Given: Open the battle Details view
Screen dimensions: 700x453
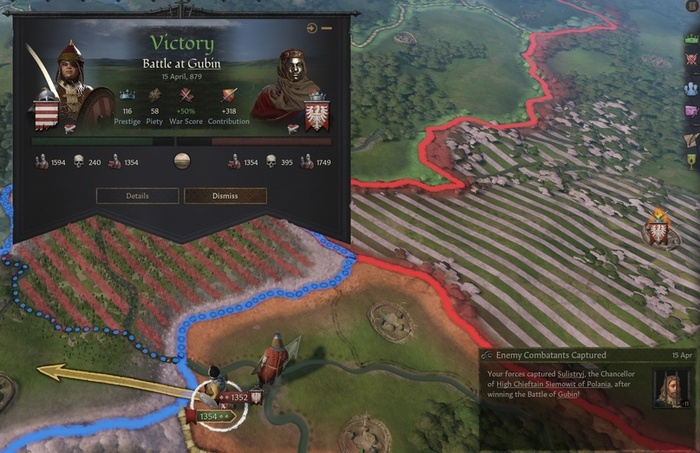Looking at the screenshot, I should pos(137,196).
